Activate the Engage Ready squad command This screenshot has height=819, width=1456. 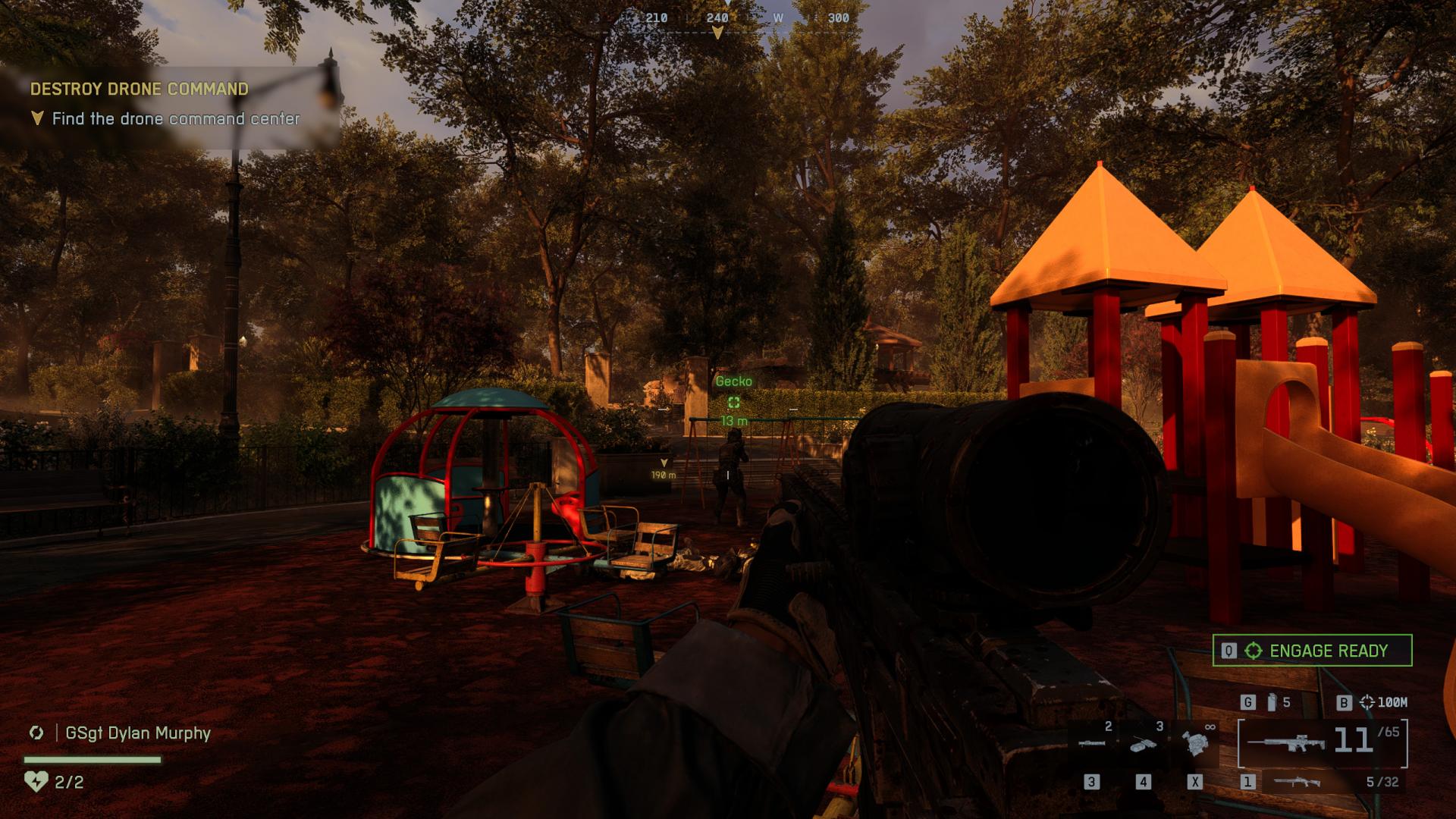(1312, 651)
